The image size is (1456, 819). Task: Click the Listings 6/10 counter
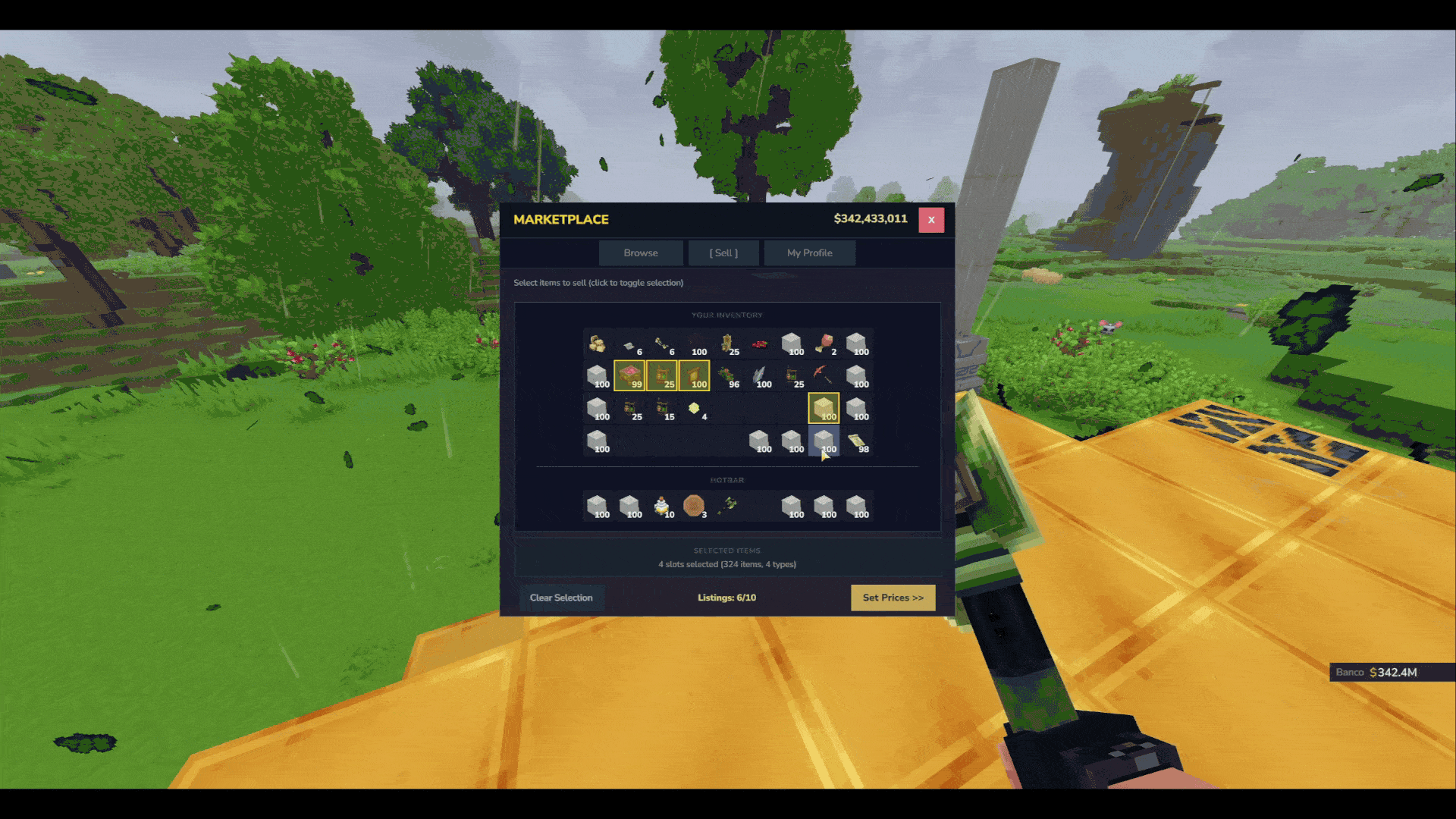pos(725,598)
